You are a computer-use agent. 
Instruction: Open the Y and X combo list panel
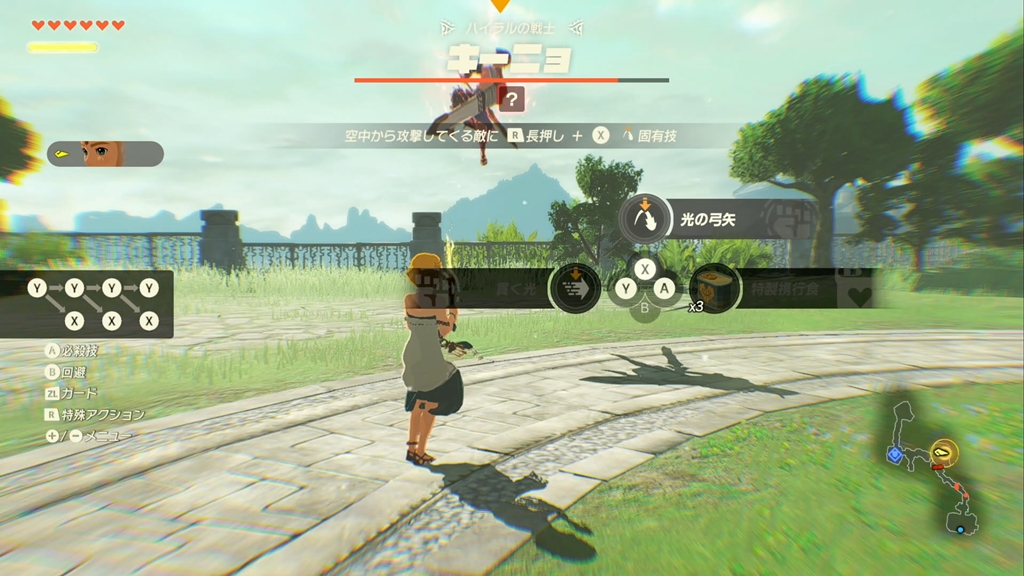(x=88, y=304)
